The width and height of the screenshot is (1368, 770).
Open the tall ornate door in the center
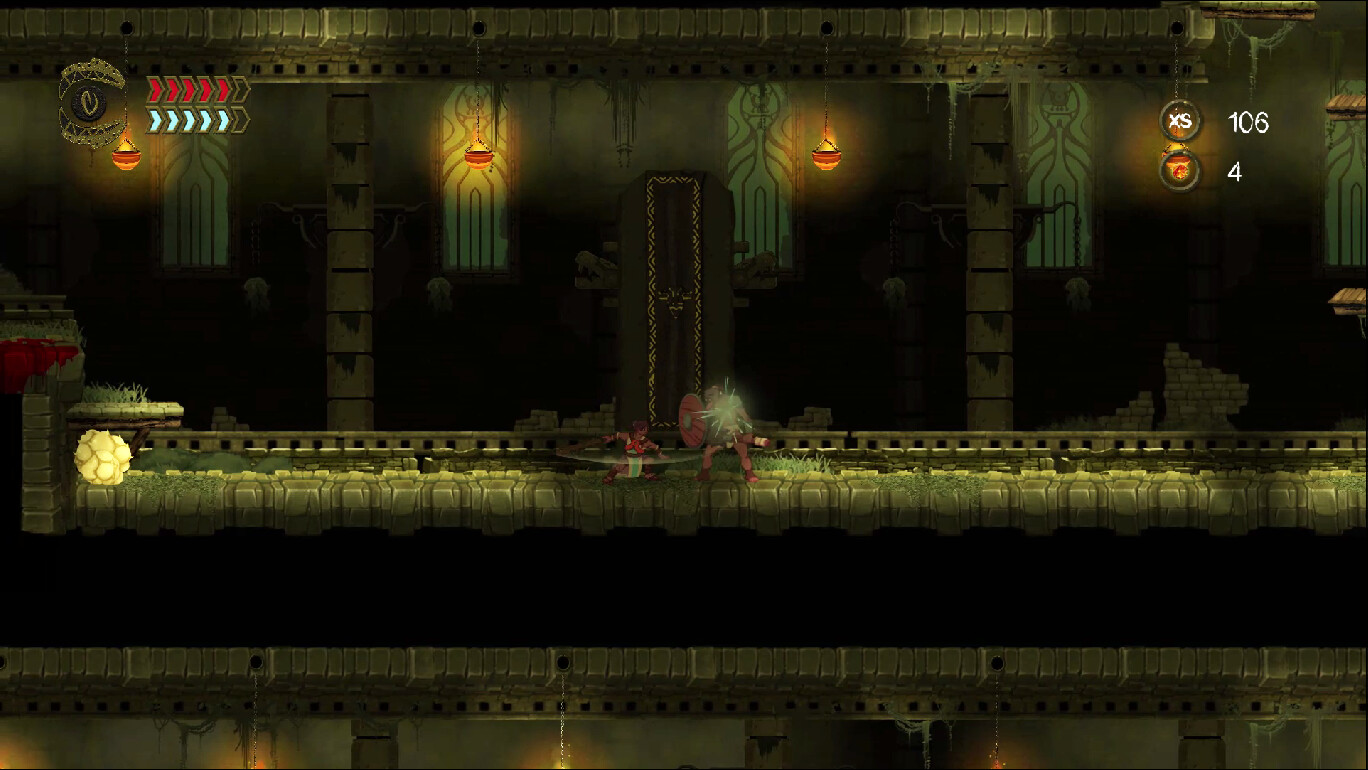(x=672, y=300)
